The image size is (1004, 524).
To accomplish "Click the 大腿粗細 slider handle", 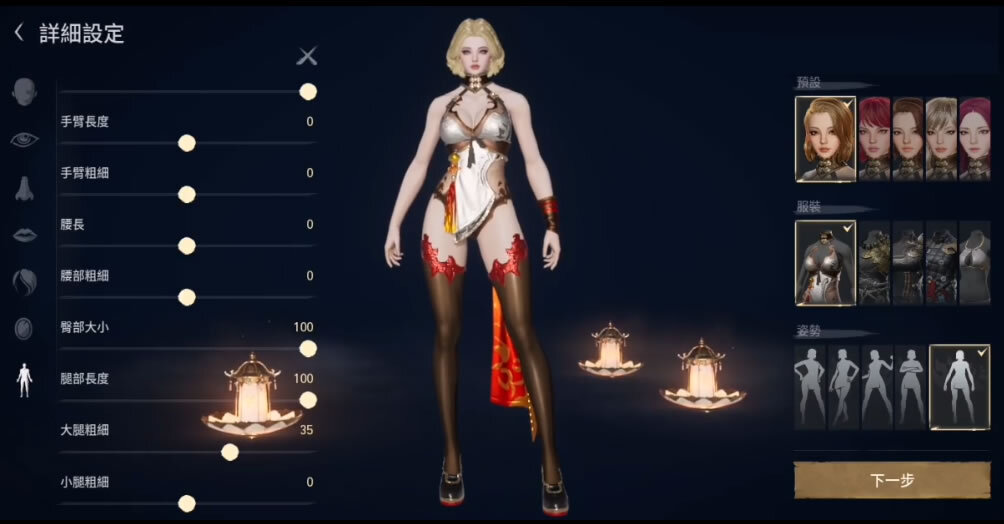I will tap(230, 452).
